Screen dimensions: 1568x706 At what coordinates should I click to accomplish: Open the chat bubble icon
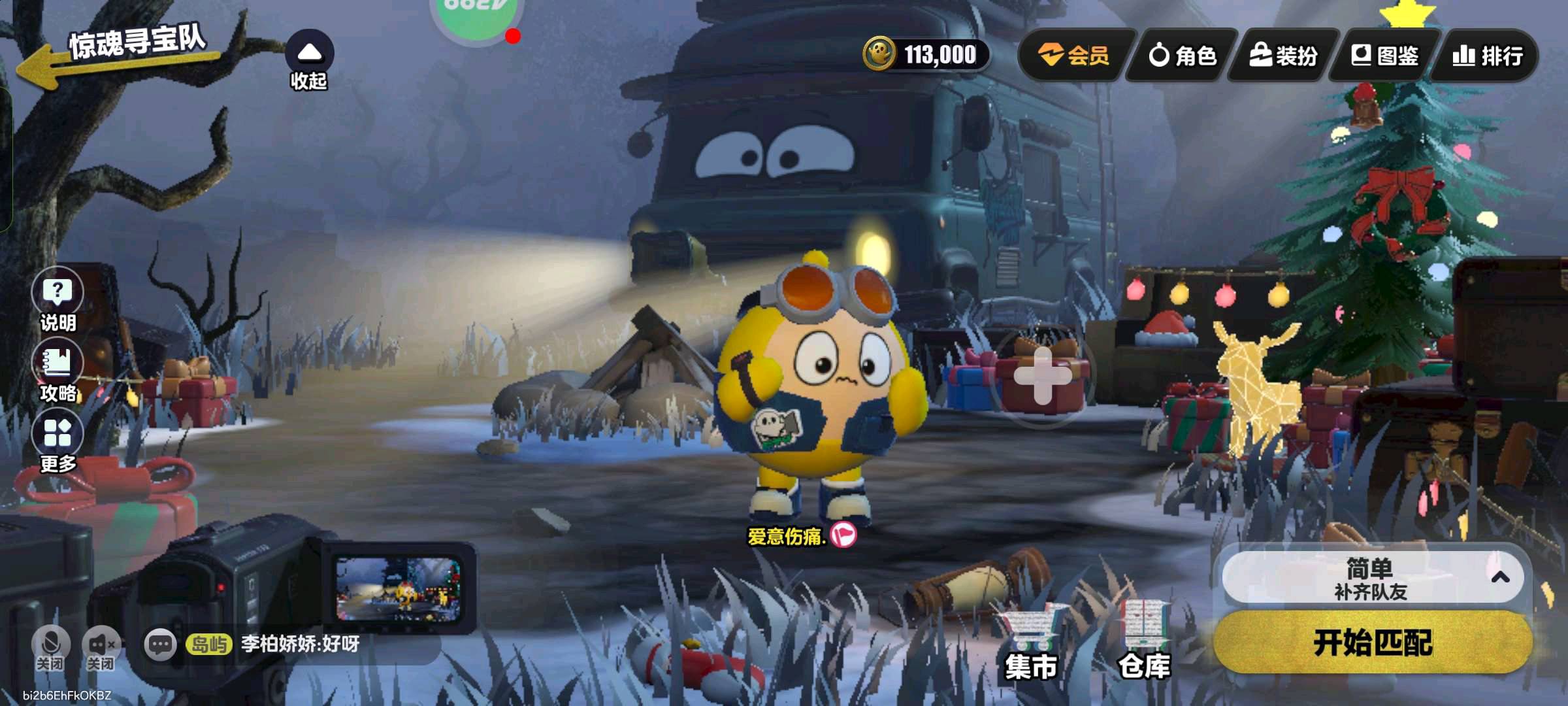click(160, 645)
